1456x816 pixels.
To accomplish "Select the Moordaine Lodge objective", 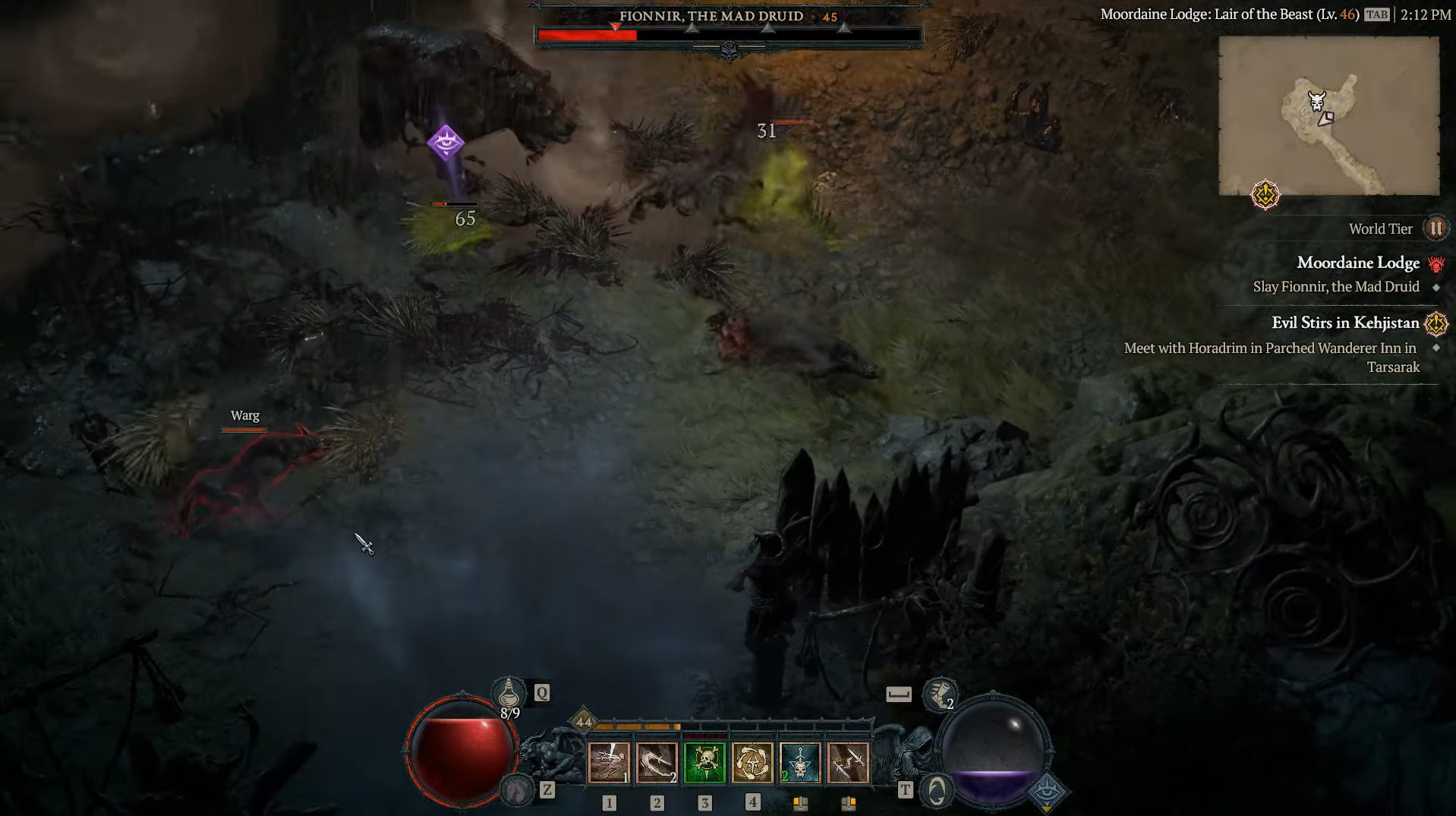I will [1357, 263].
